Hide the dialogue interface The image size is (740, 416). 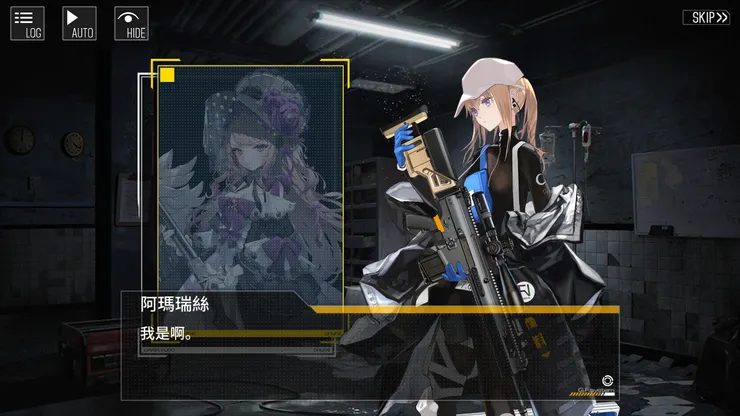132,23
